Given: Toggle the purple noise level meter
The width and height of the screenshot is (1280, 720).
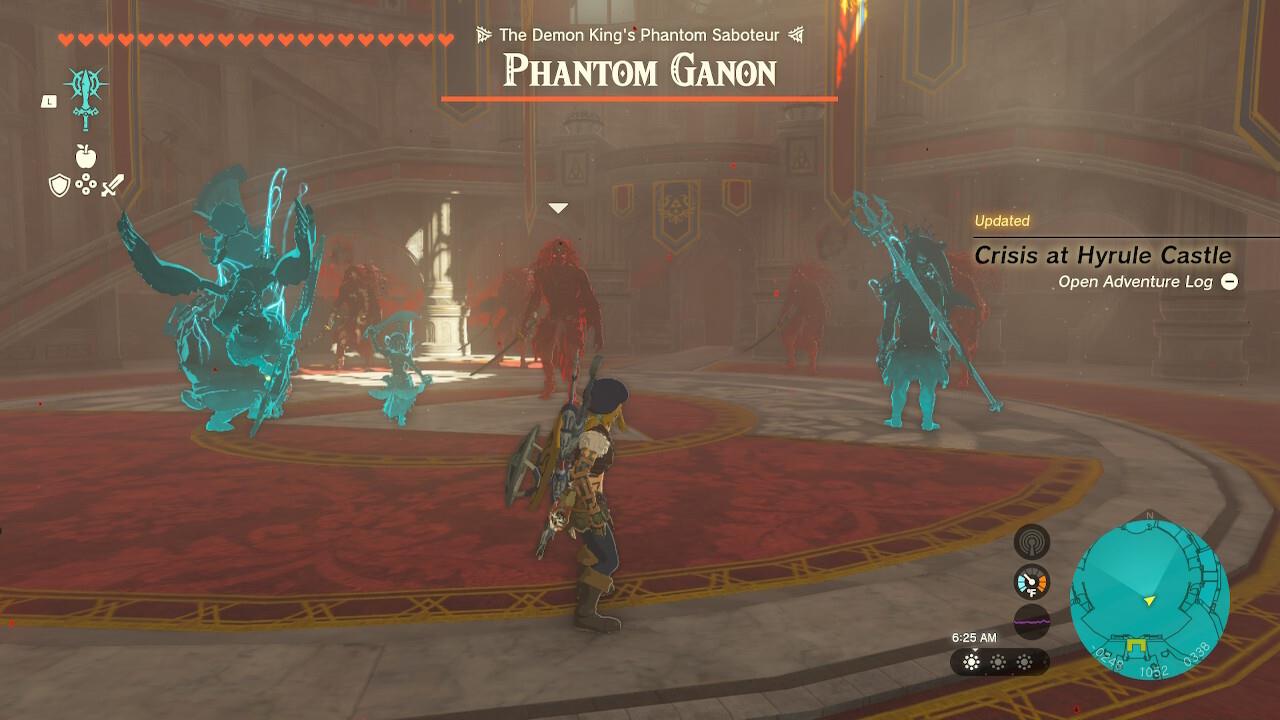Looking at the screenshot, I should [1031, 621].
